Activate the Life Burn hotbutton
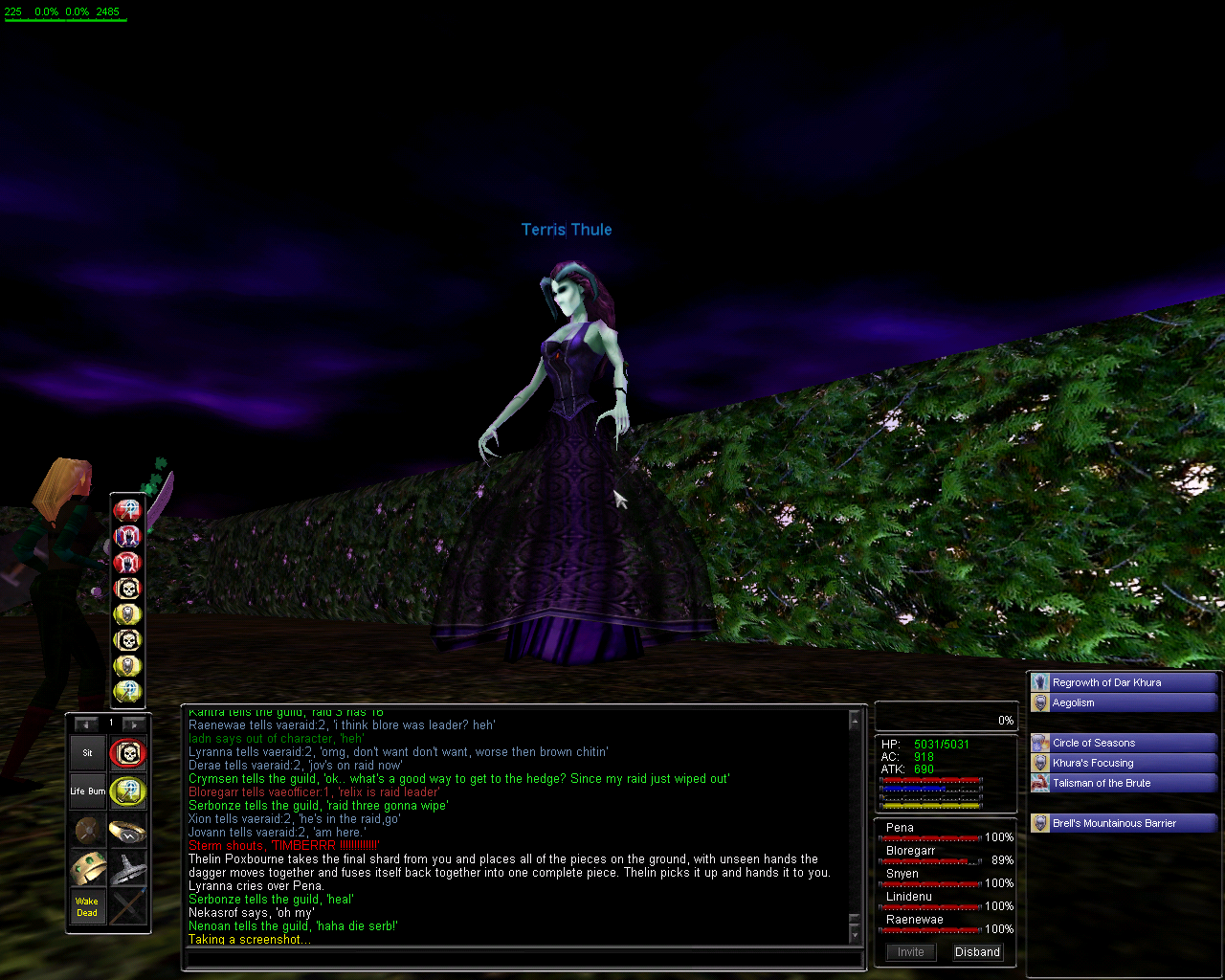This screenshot has width=1225, height=980. (87, 791)
